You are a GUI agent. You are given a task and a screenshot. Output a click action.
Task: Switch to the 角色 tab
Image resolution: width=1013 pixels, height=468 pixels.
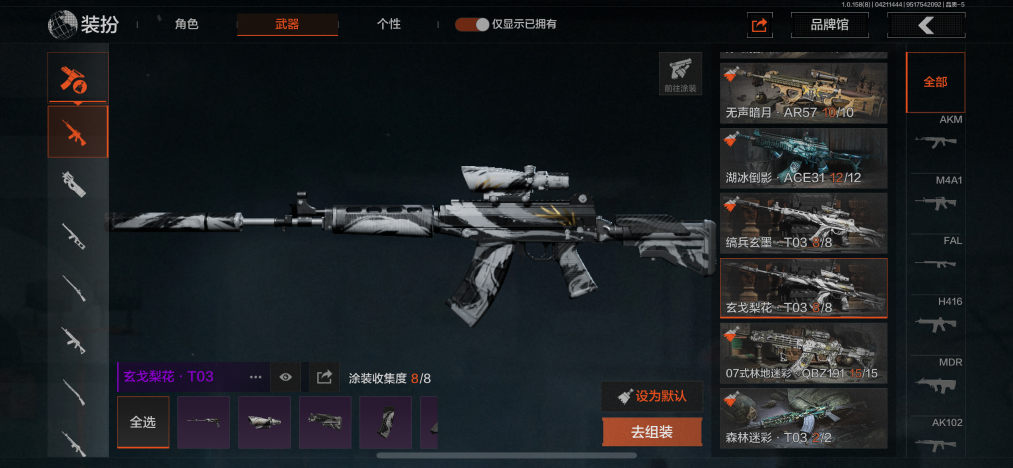[186, 24]
